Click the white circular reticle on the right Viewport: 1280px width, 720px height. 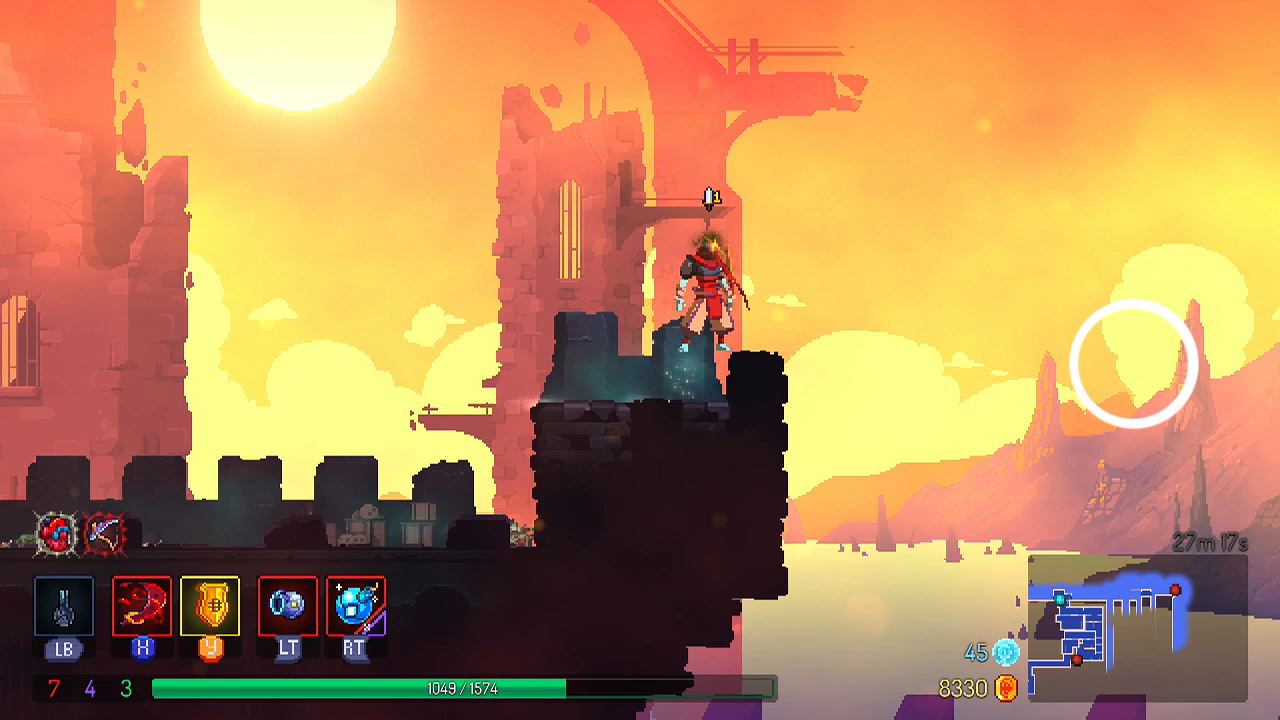click(x=1133, y=363)
